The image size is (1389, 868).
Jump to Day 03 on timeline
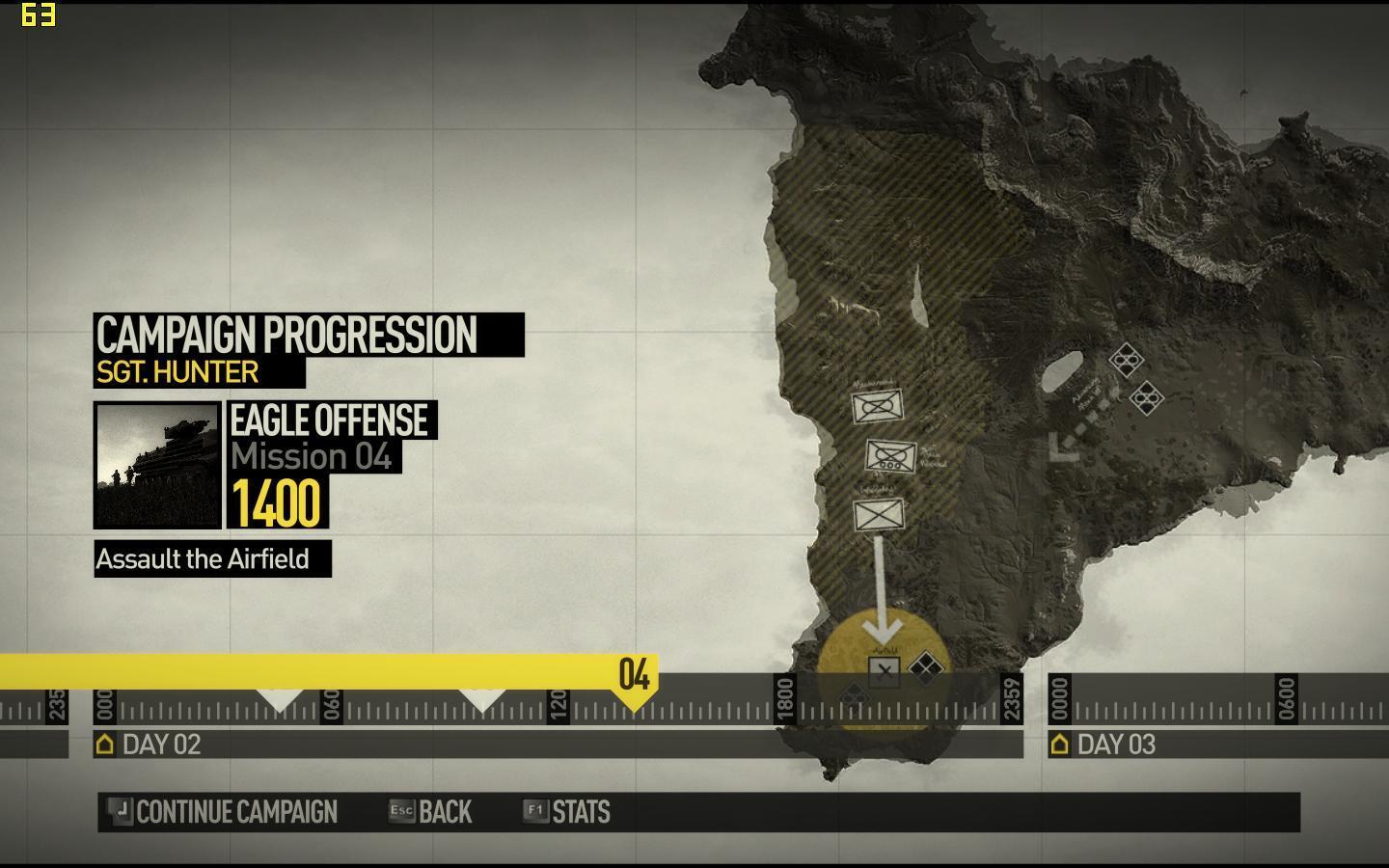pos(1105,745)
